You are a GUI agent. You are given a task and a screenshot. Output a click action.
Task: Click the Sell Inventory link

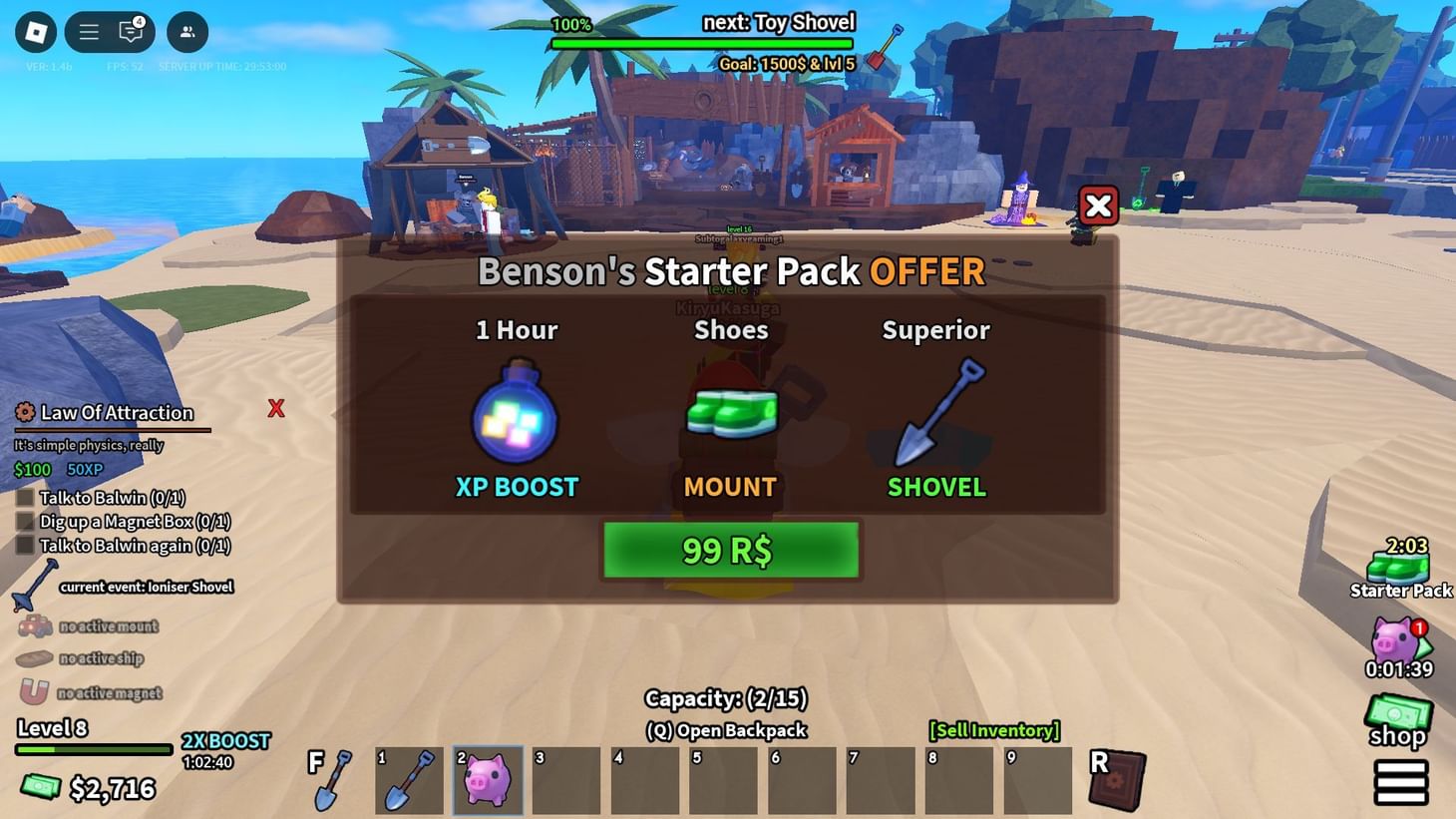994,730
